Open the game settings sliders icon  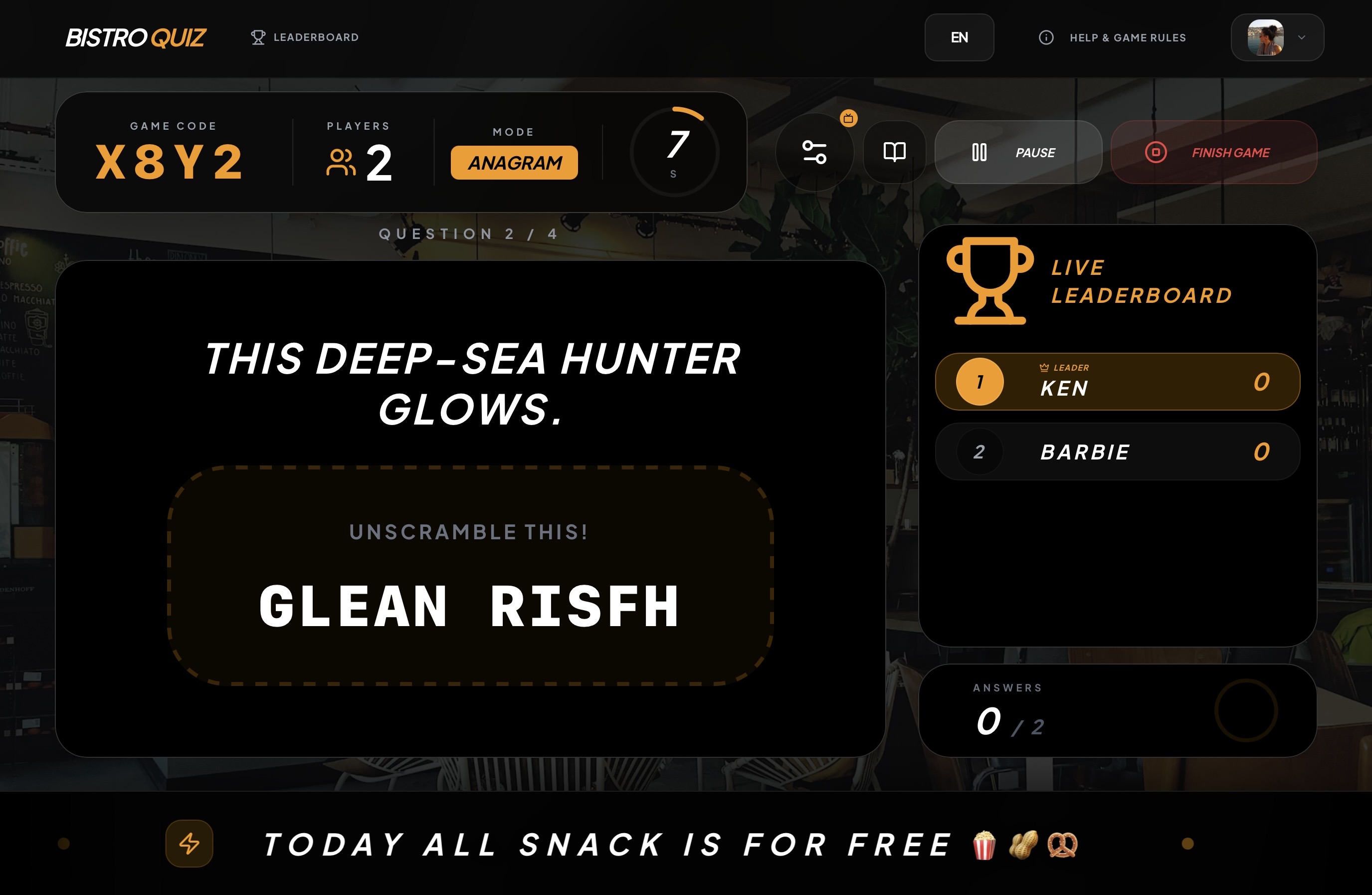coord(814,152)
